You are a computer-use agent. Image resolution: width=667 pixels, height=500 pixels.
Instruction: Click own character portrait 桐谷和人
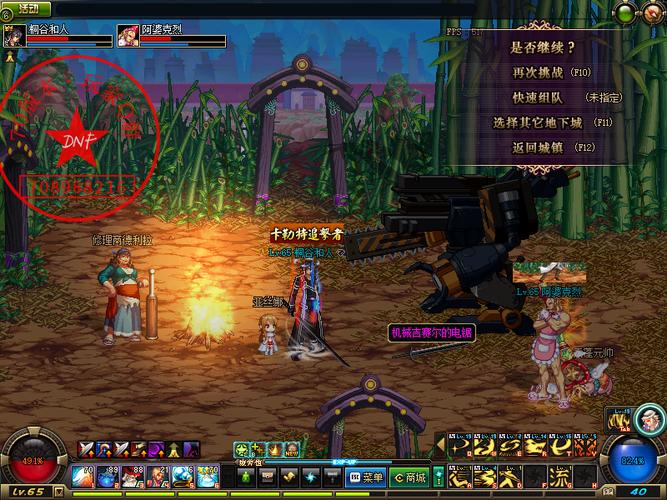(x=14, y=38)
